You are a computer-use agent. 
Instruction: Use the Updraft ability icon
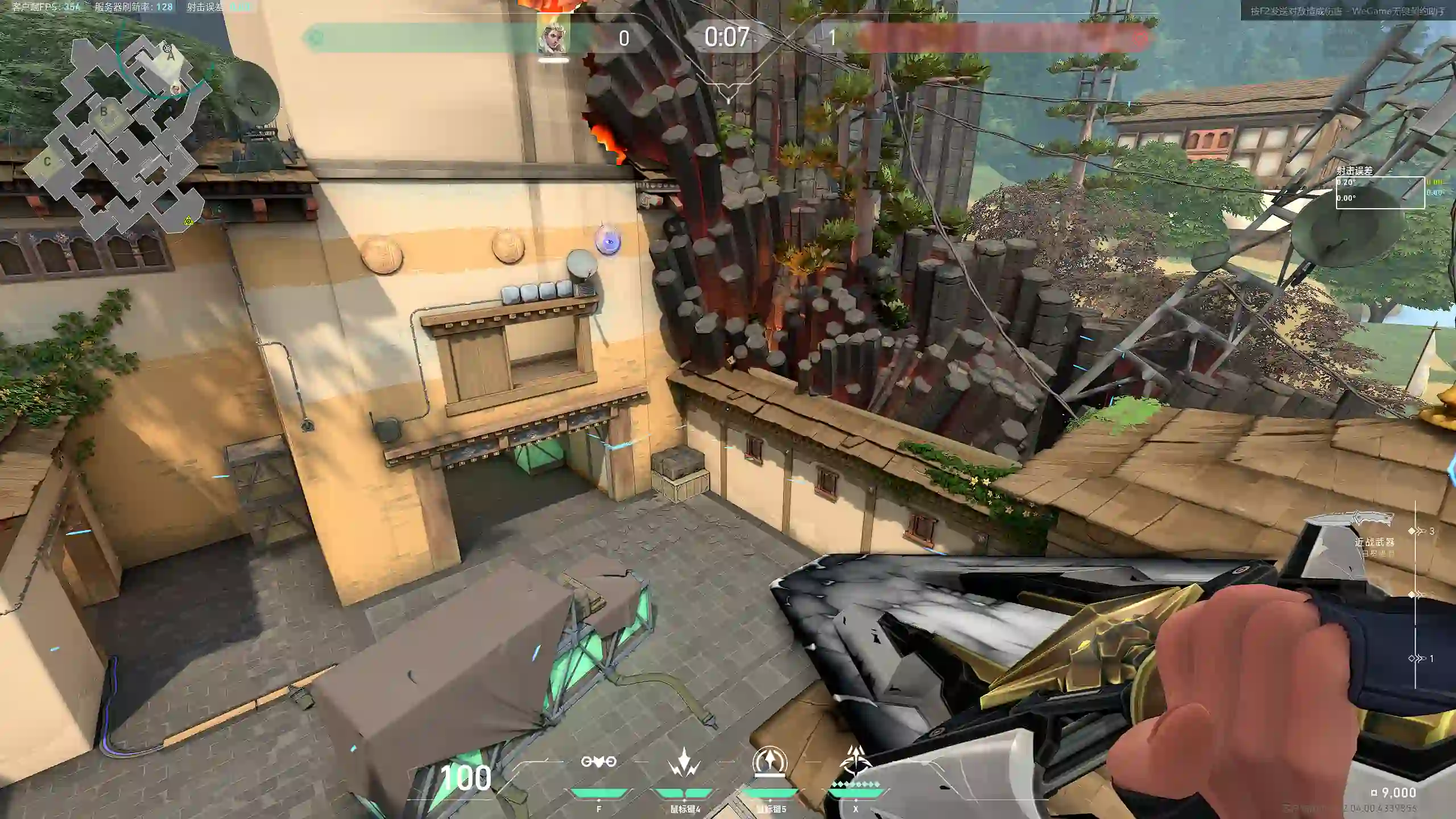[684, 762]
